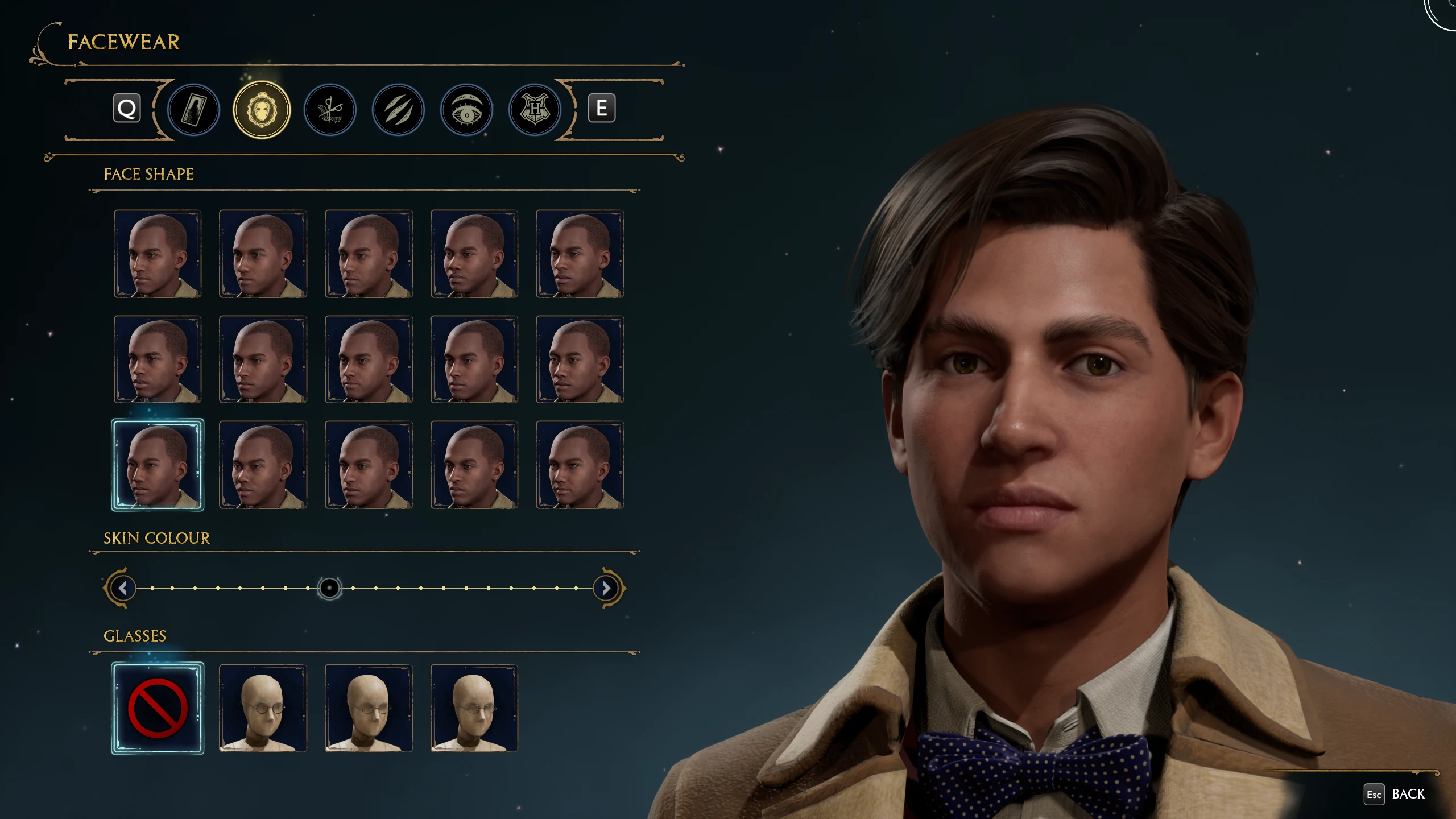This screenshot has height=819, width=1456.
Task: Select the no glasses option
Action: [158, 708]
